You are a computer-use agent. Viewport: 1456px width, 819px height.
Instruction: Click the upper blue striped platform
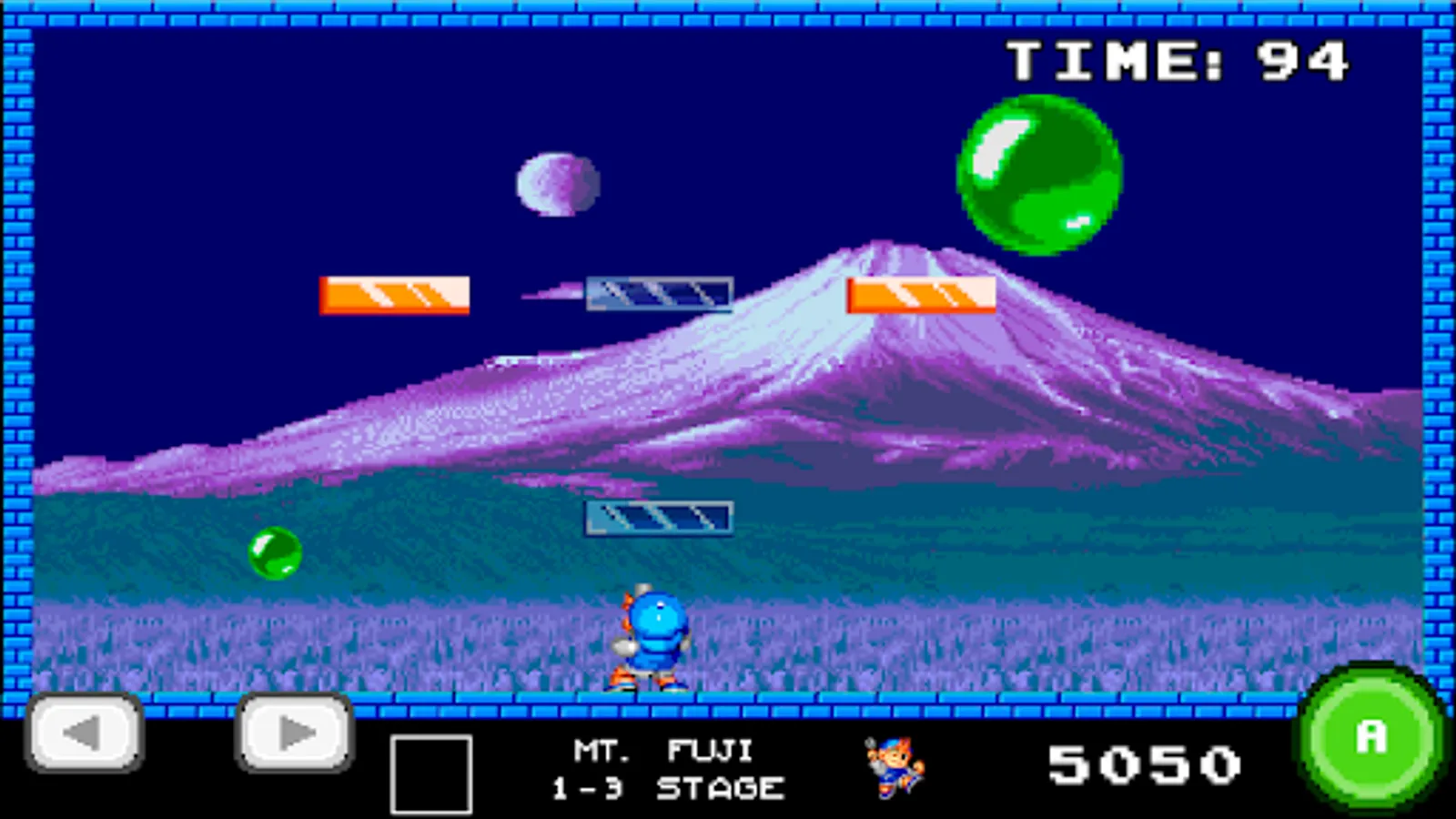pyautogui.click(x=660, y=292)
